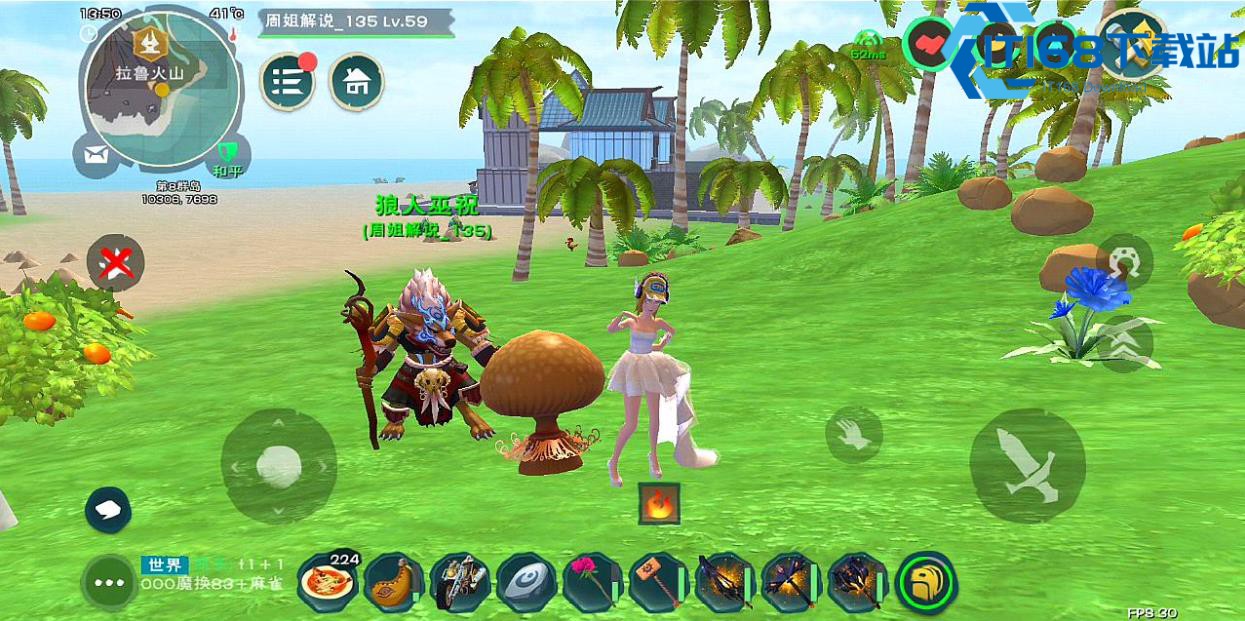Open the chat speech bubble
This screenshot has height=621, width=1245.
coord(108,510)
